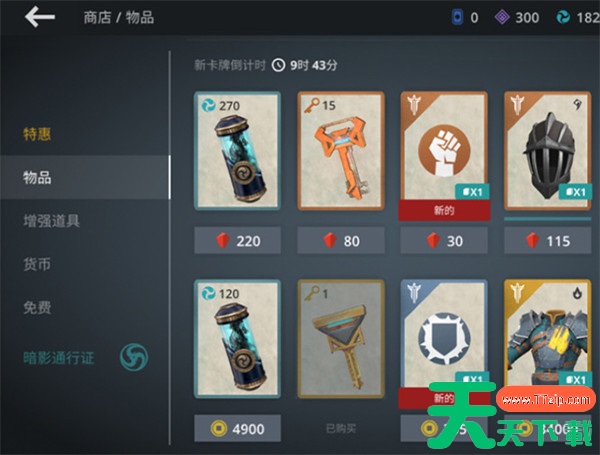Buy the canister for 220 gems
This screenshot has width=600, height=455.
coord(237,240)
